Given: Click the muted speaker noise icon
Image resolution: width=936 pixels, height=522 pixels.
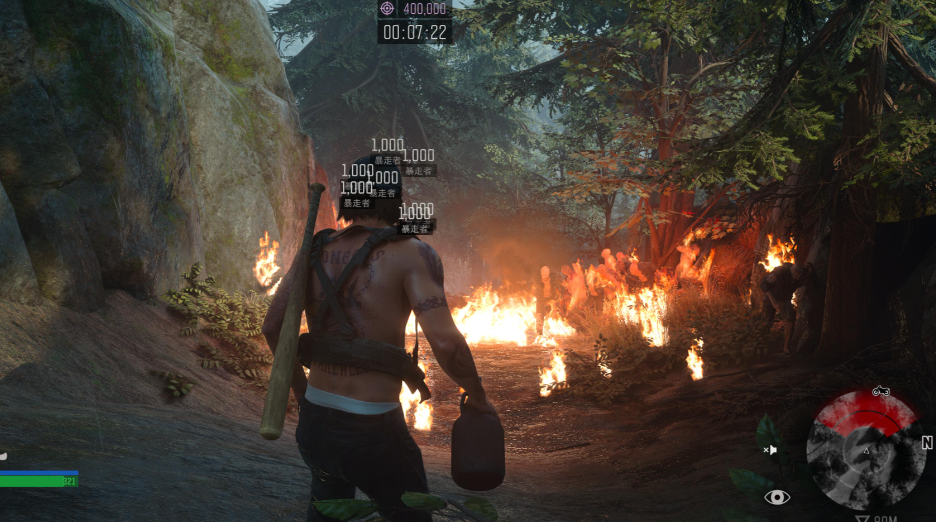Looking at the screenshot, I should [770, 450].
